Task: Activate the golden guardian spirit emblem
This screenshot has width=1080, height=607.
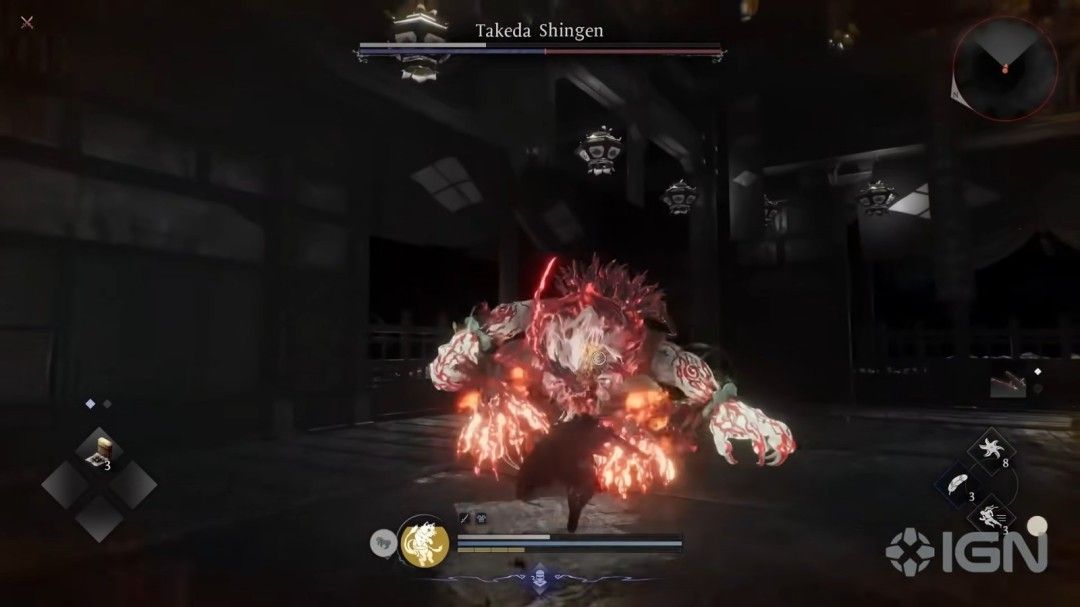Action: pos(425,543)
